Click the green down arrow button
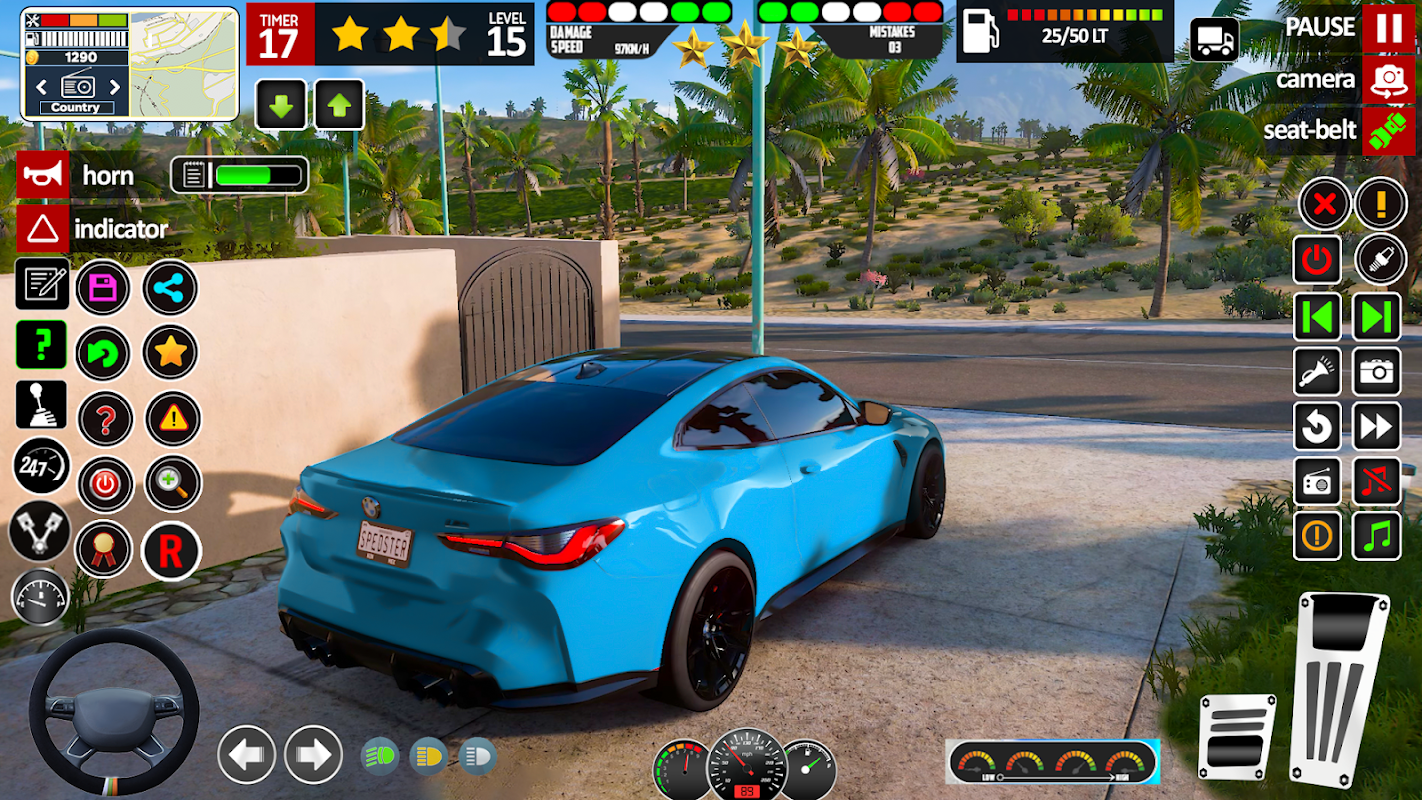The image size is (1422, 800). click(x=281, y=105)
